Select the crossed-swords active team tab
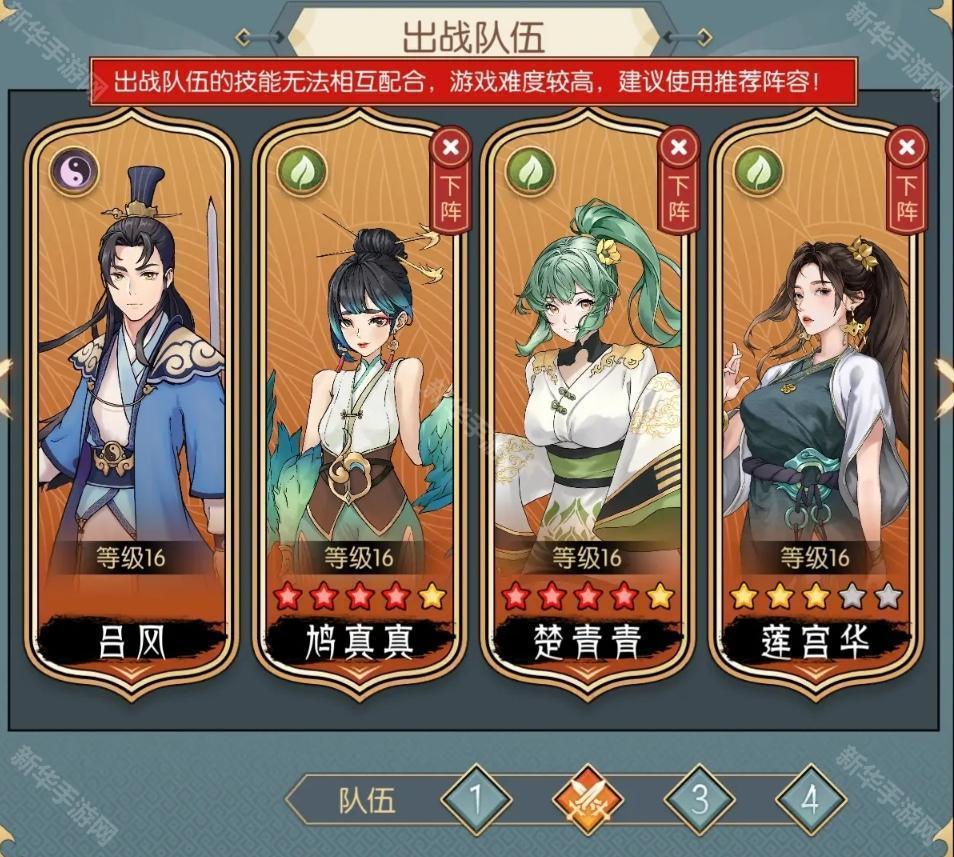 coord(588,800)
